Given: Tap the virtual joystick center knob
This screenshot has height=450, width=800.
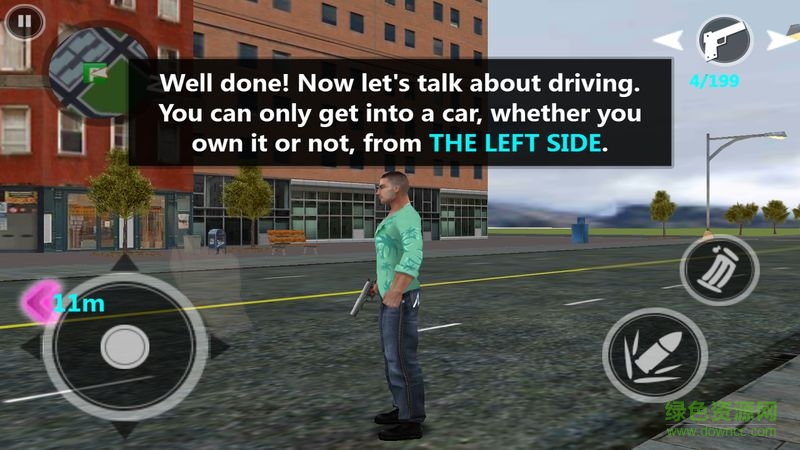Looking at the screenshot, I should point(125,347).
